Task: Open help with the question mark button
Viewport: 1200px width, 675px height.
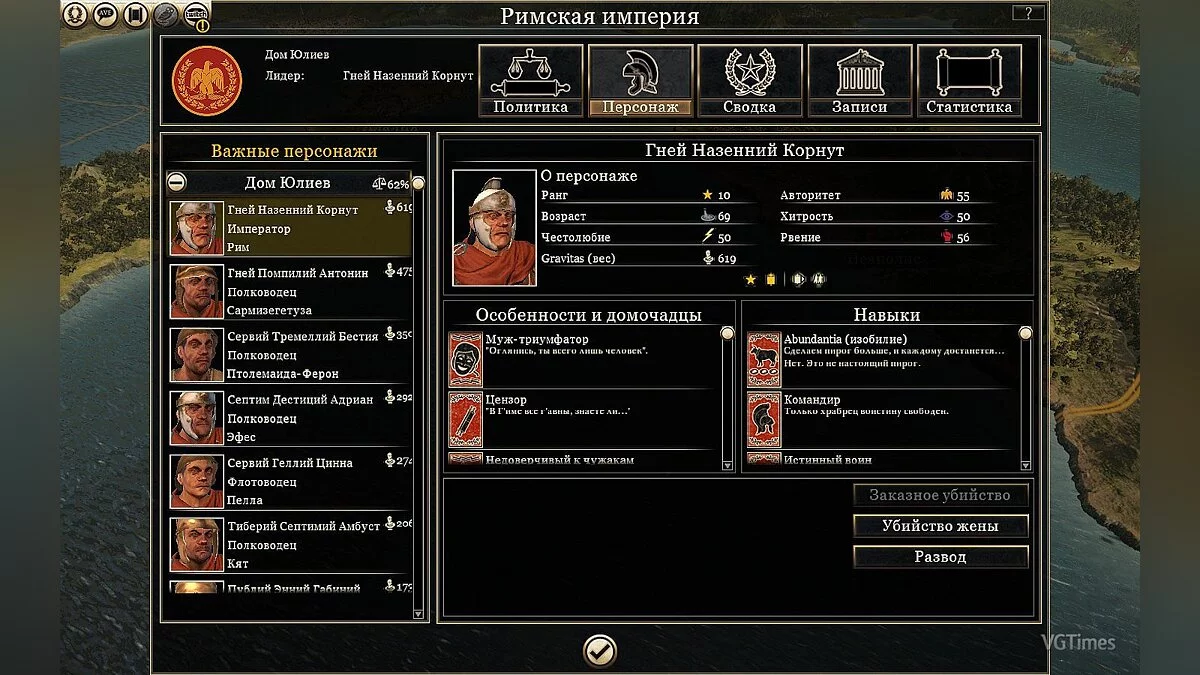Action: click(1028, 13)
